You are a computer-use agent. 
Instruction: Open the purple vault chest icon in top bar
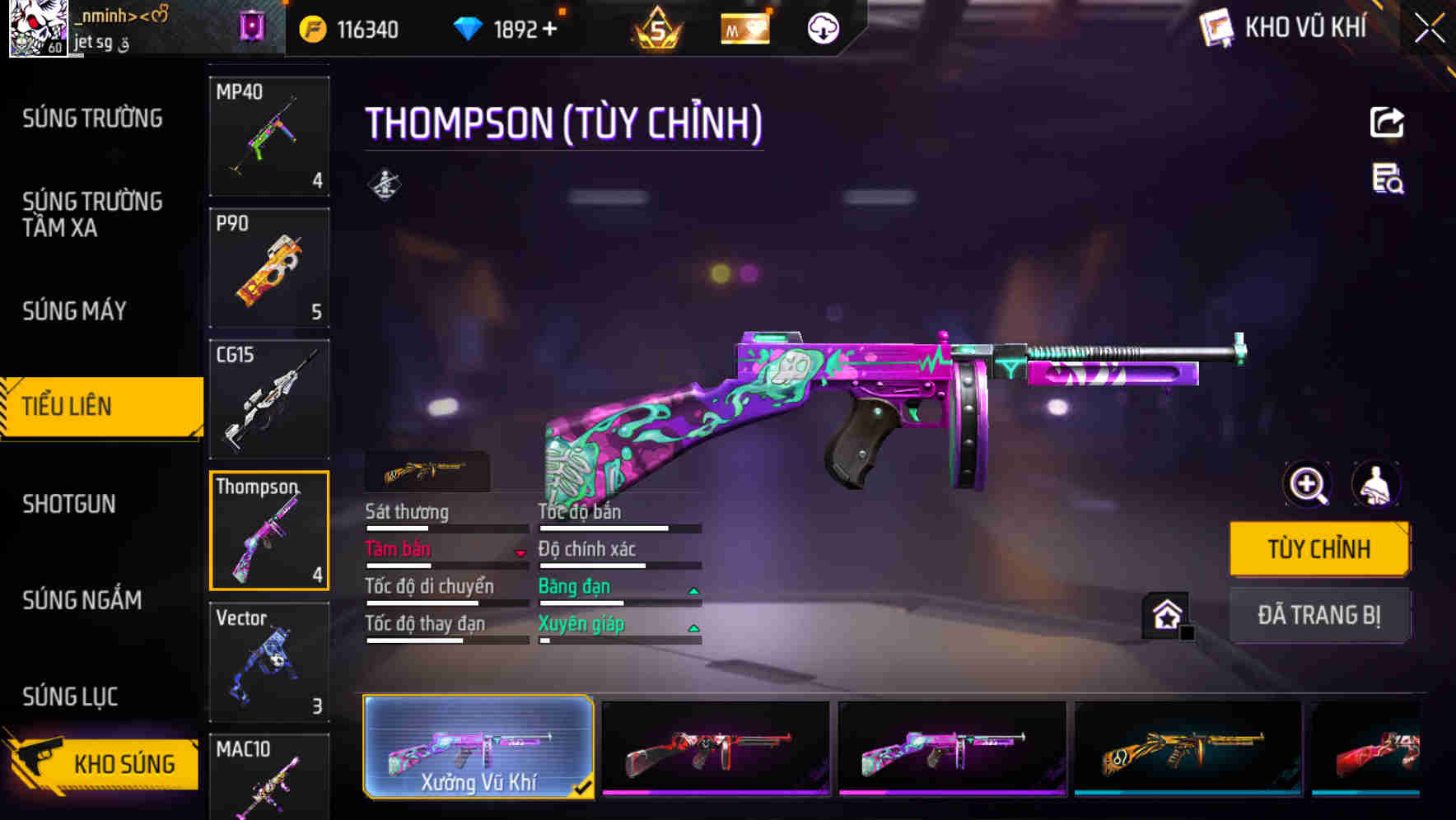tap(251, 27)
